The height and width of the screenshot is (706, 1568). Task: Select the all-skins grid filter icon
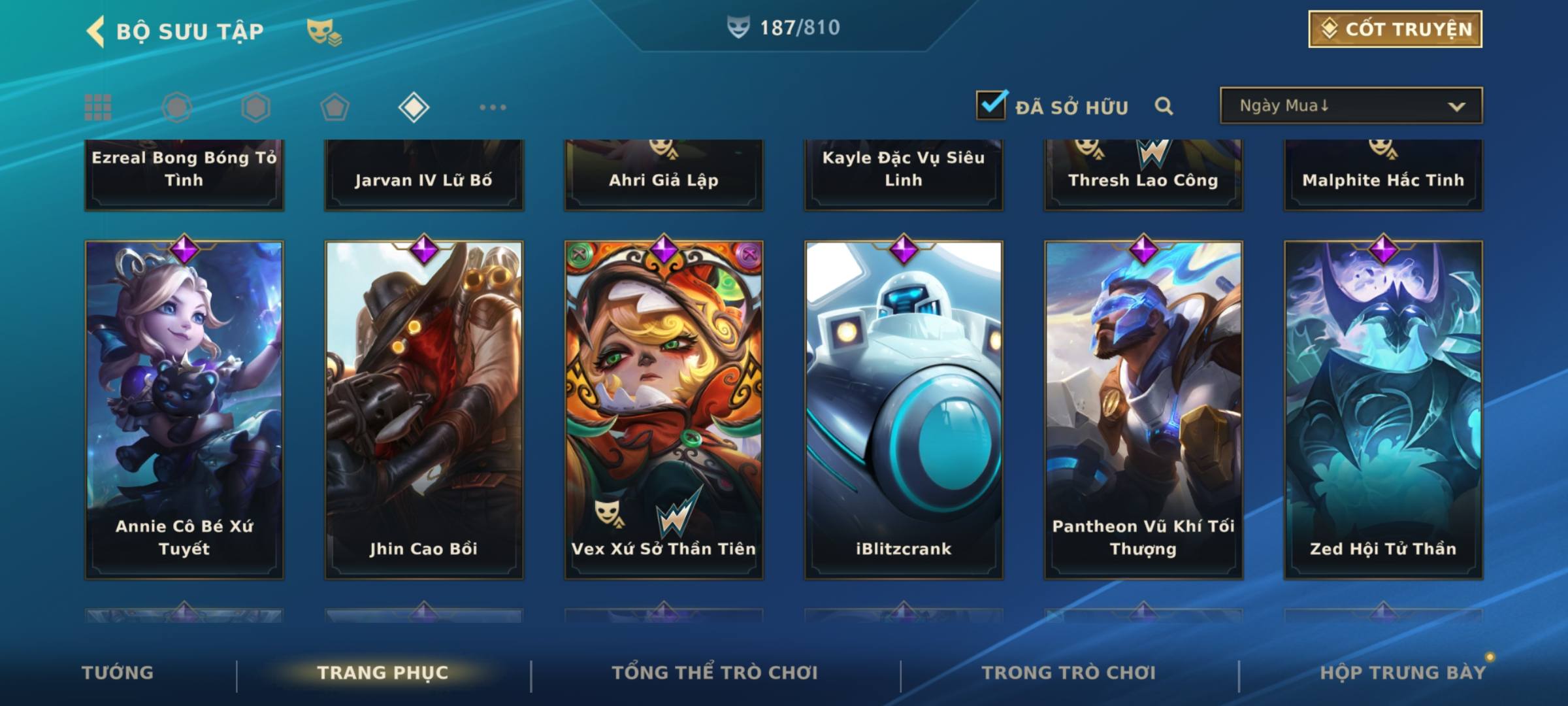[x=98, y=107]
